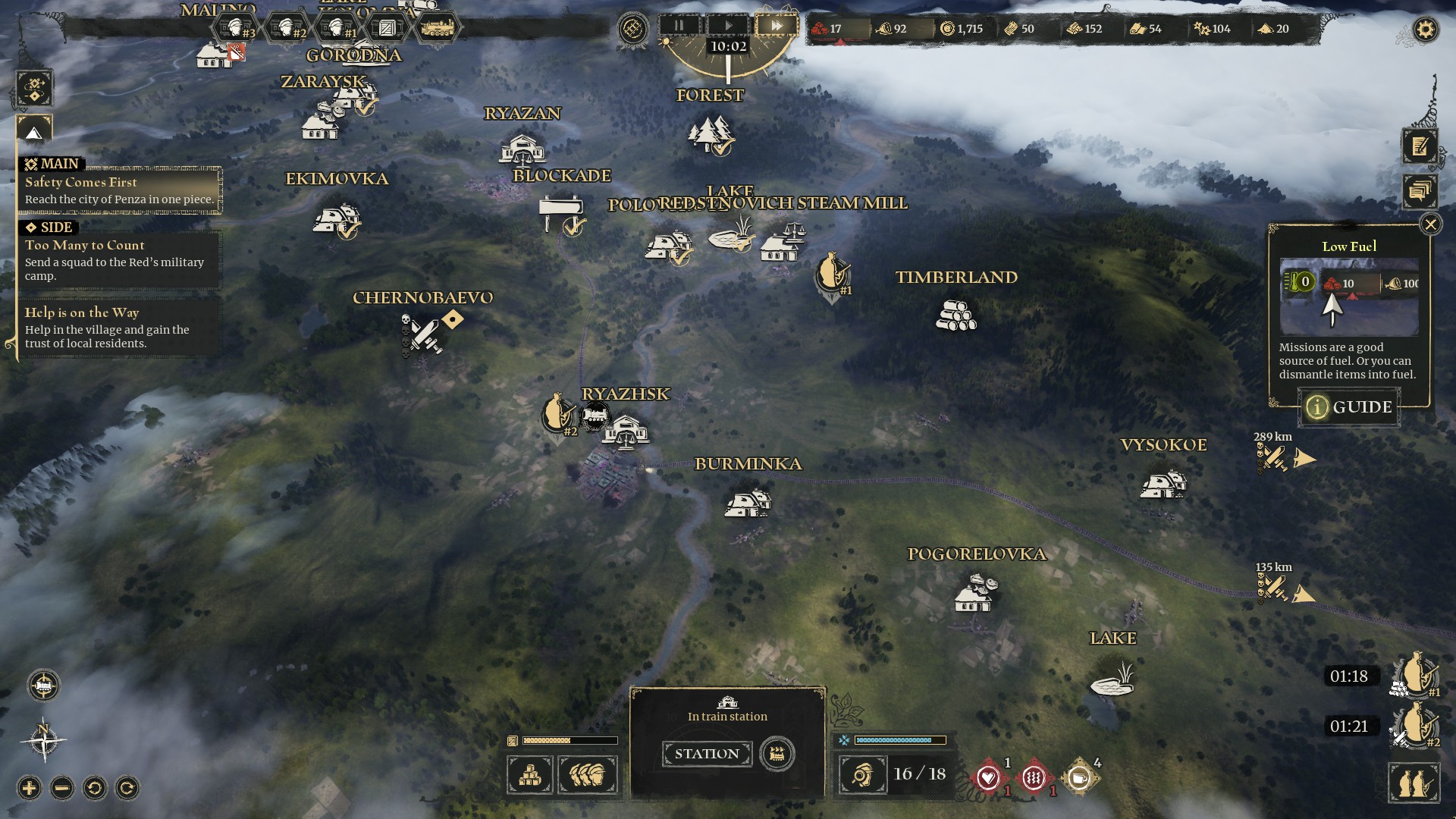Open the STATION button
The image size is (1456, 819).
(707, 754)
